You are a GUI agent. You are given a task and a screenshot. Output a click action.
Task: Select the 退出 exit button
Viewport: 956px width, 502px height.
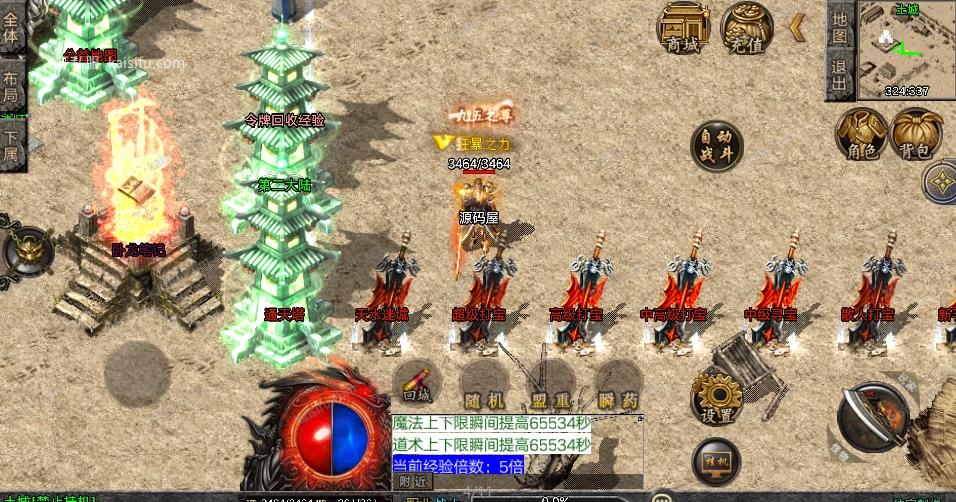pos(840,75)
